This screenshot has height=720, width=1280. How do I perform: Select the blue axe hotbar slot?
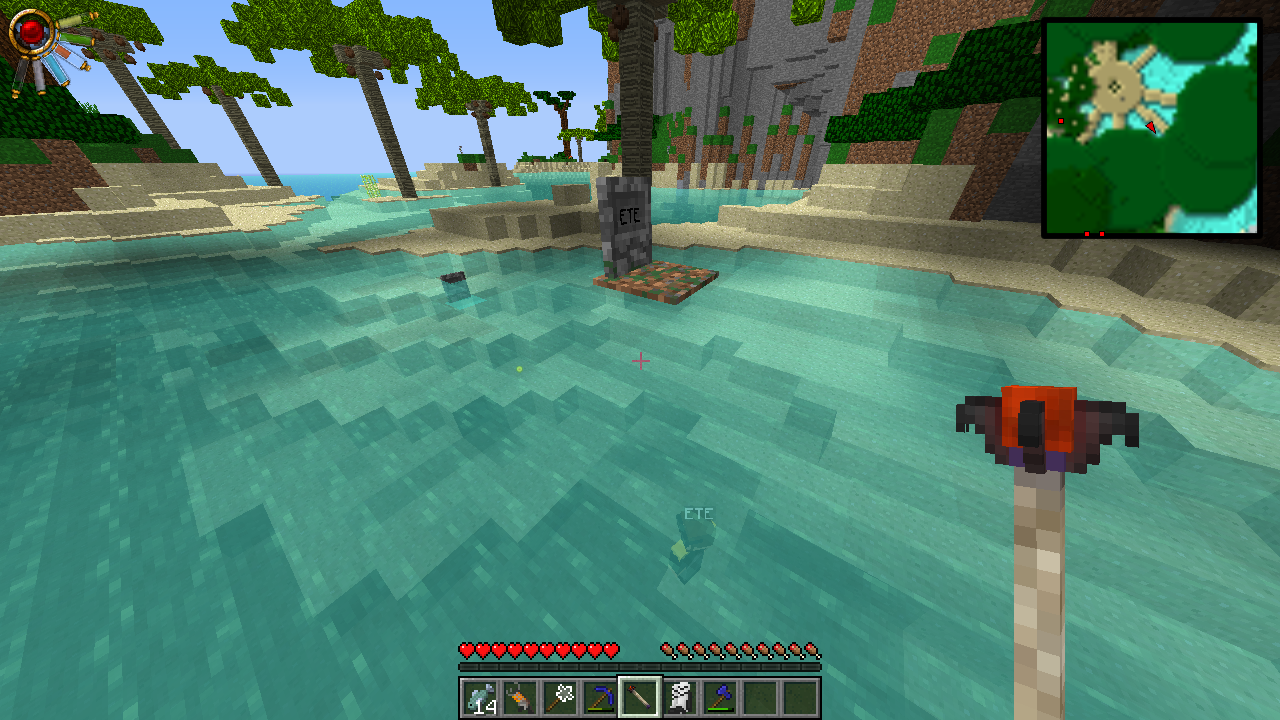tap(720, 697)
